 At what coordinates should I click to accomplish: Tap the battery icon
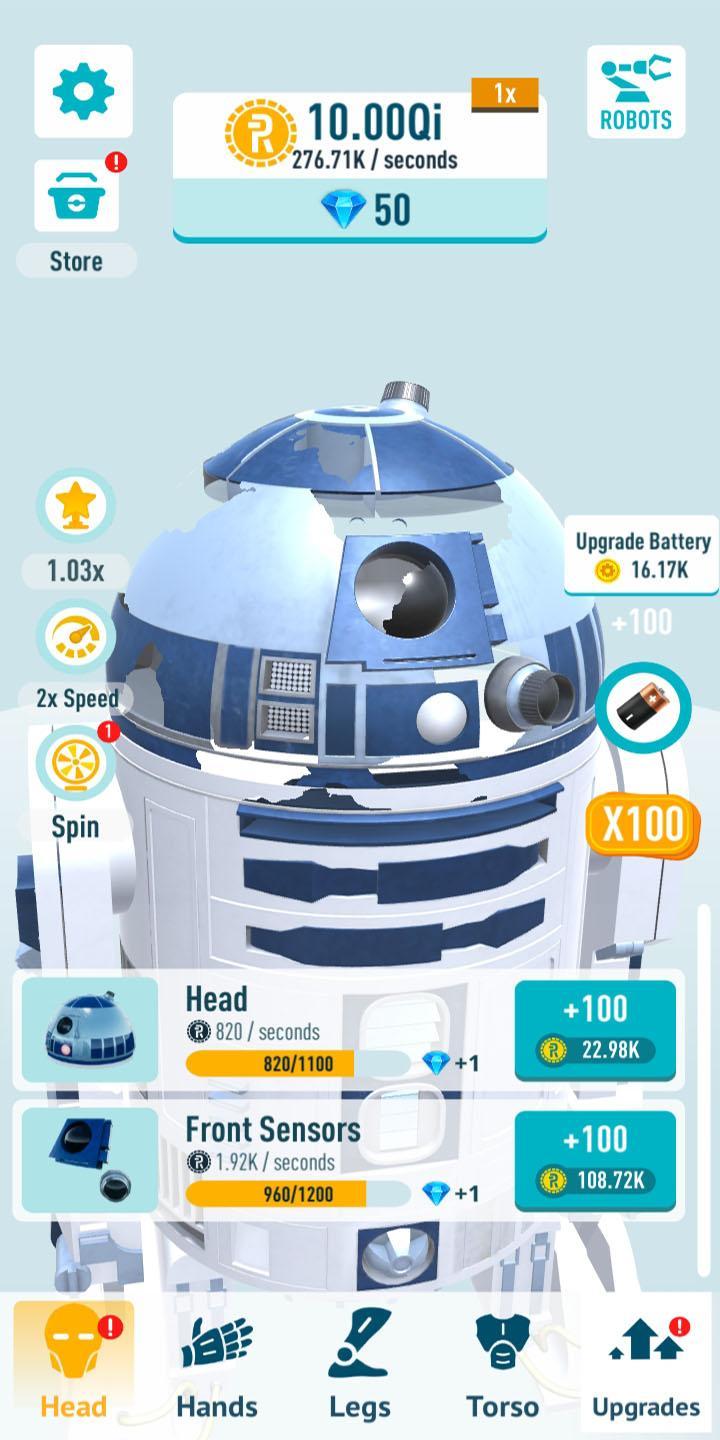click(x=642, y=708)
